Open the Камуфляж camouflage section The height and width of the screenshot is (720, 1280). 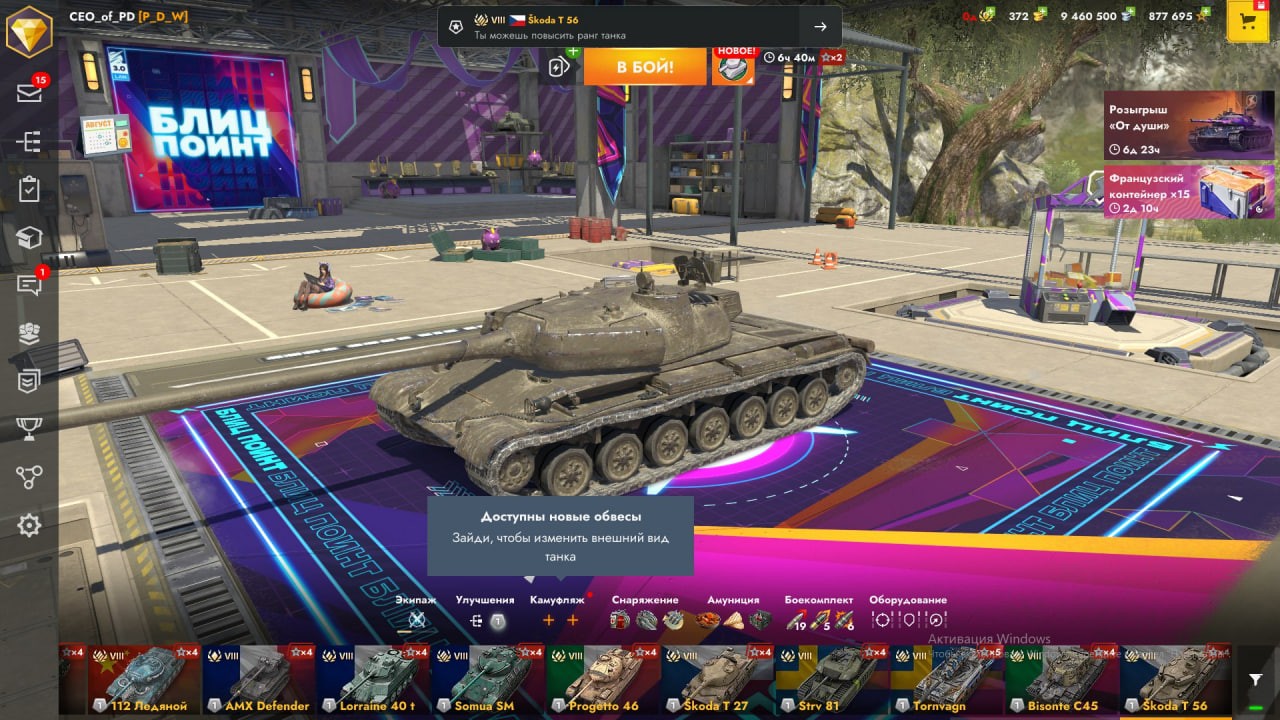(558, 612)
